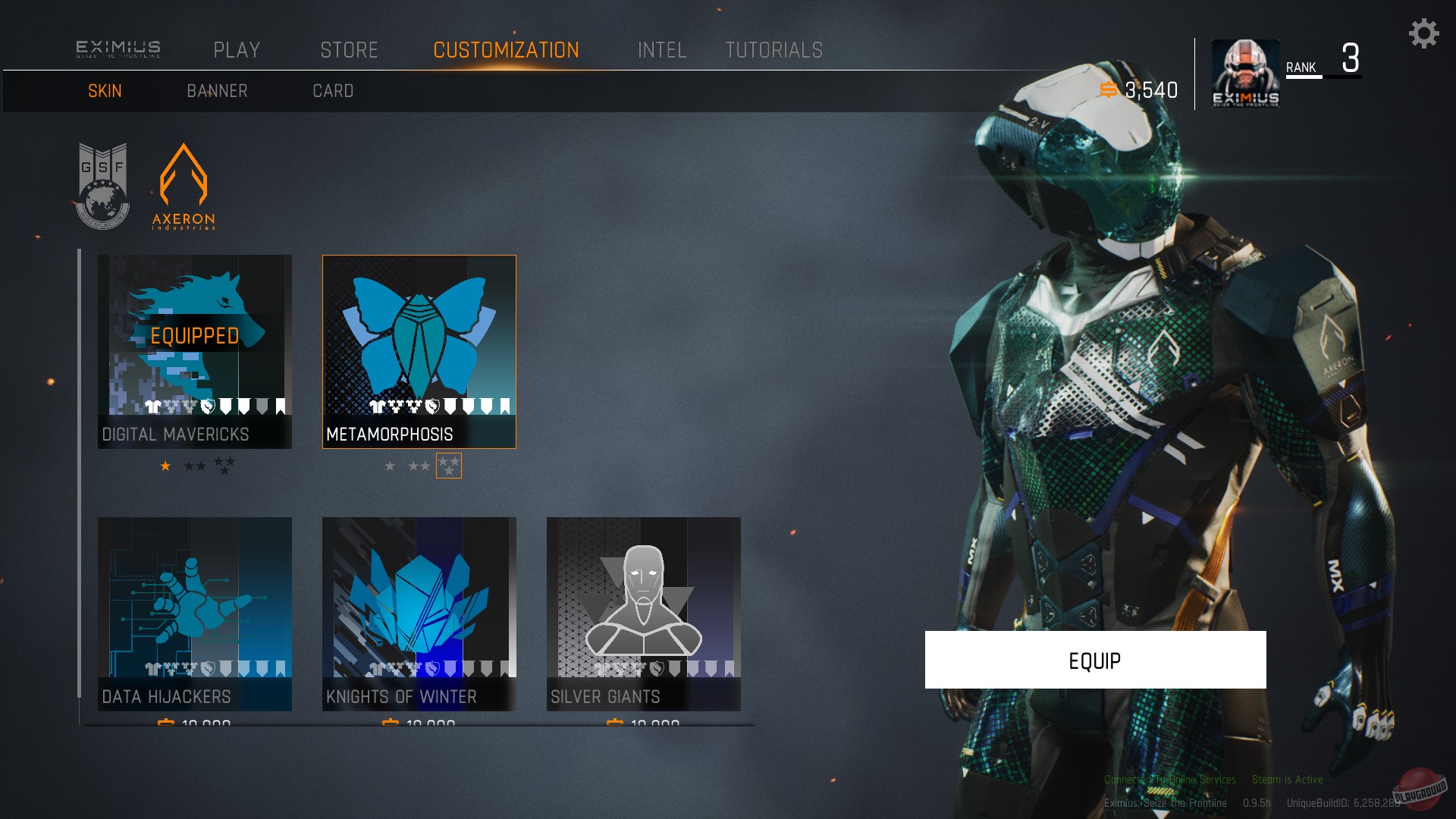Image resolution: width=1456 pixels, height=819 pixels.
Task: Open the CARD customization tab
Action: pyautogui.click(x=334, y=90)
